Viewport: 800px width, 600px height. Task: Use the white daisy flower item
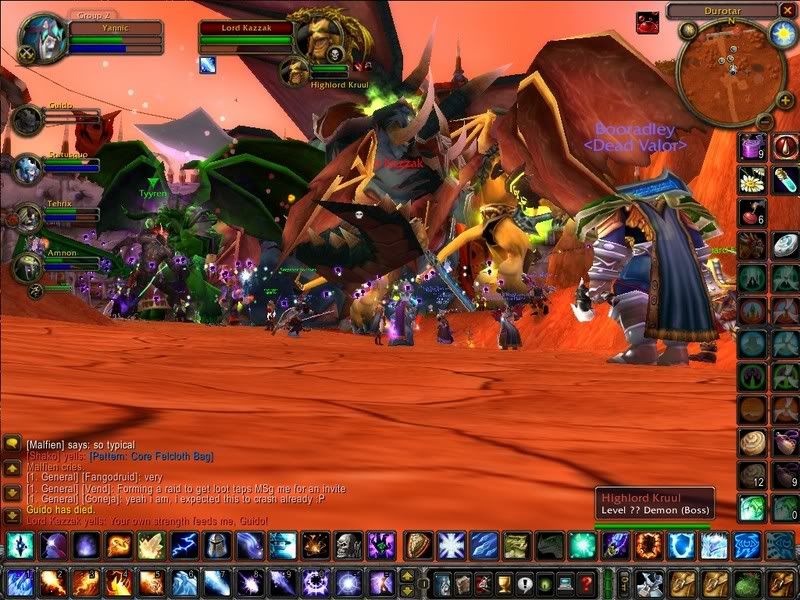coord(752,180)
